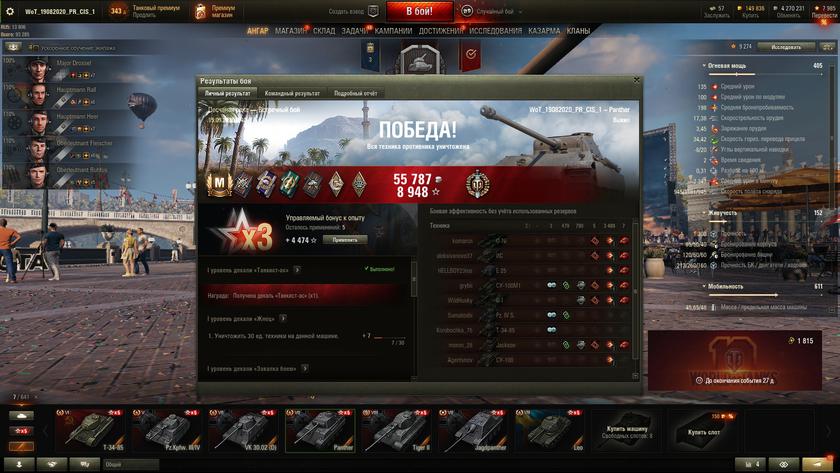
Task: Apply the x3 experience bonus with Применить
Action: [344, 240]
